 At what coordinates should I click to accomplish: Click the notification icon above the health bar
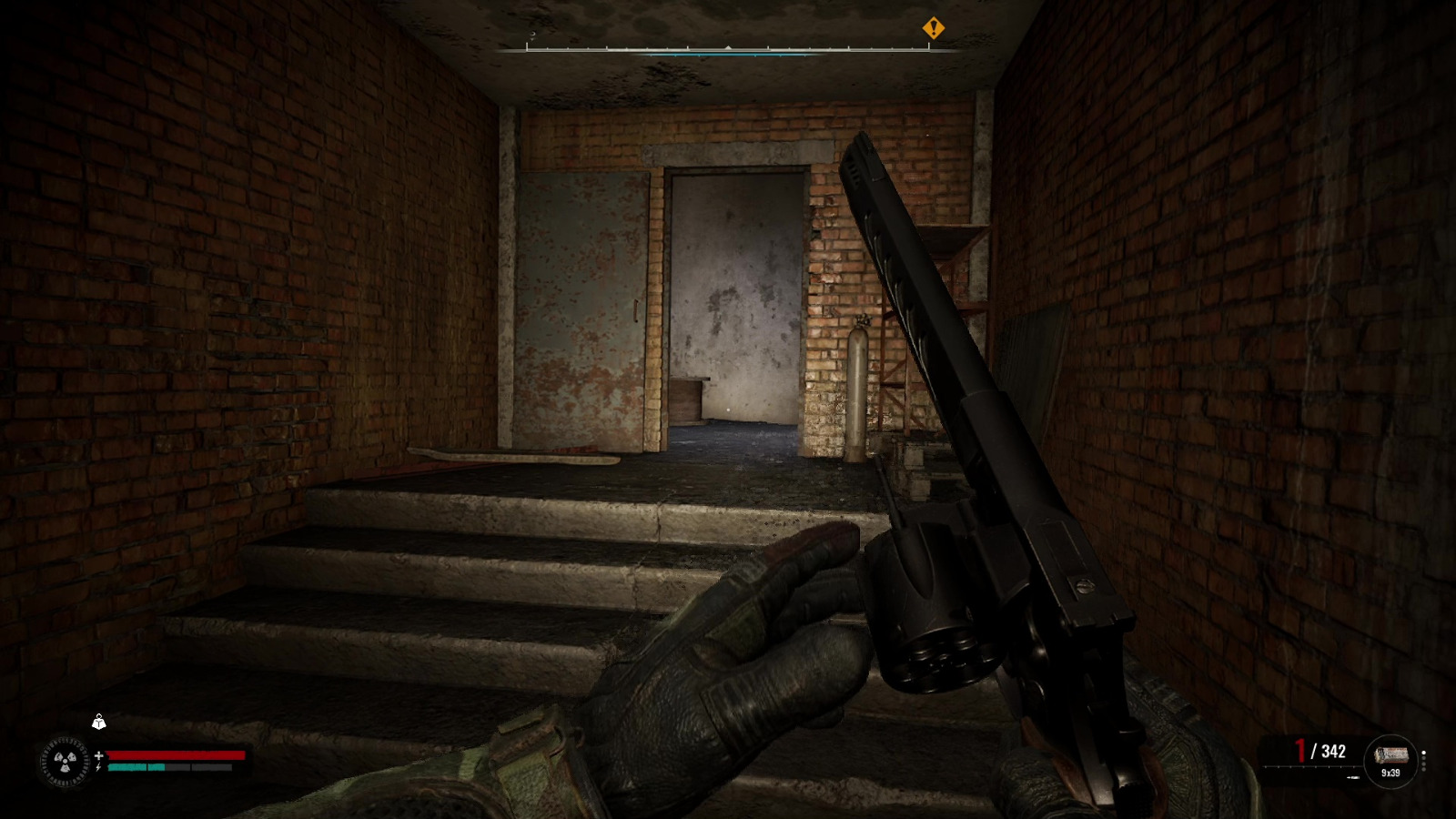pyautogui.click(x=99, y=722)
